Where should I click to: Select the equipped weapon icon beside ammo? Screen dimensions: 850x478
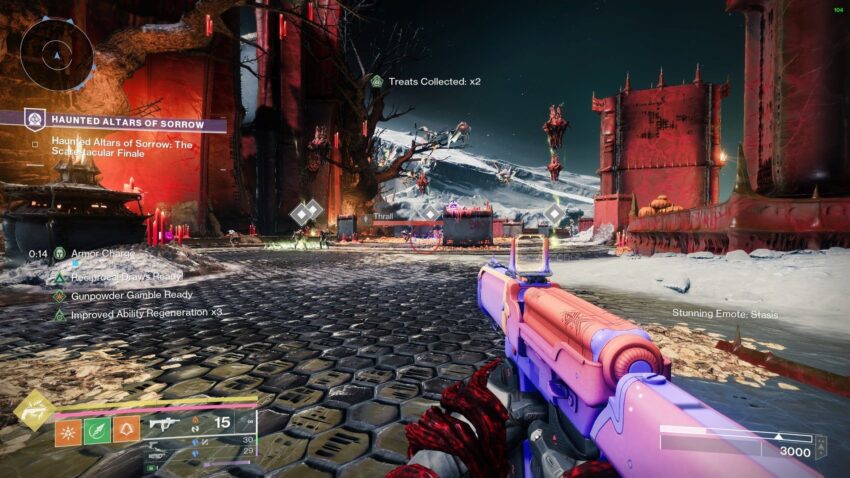(x=162, y=423)
